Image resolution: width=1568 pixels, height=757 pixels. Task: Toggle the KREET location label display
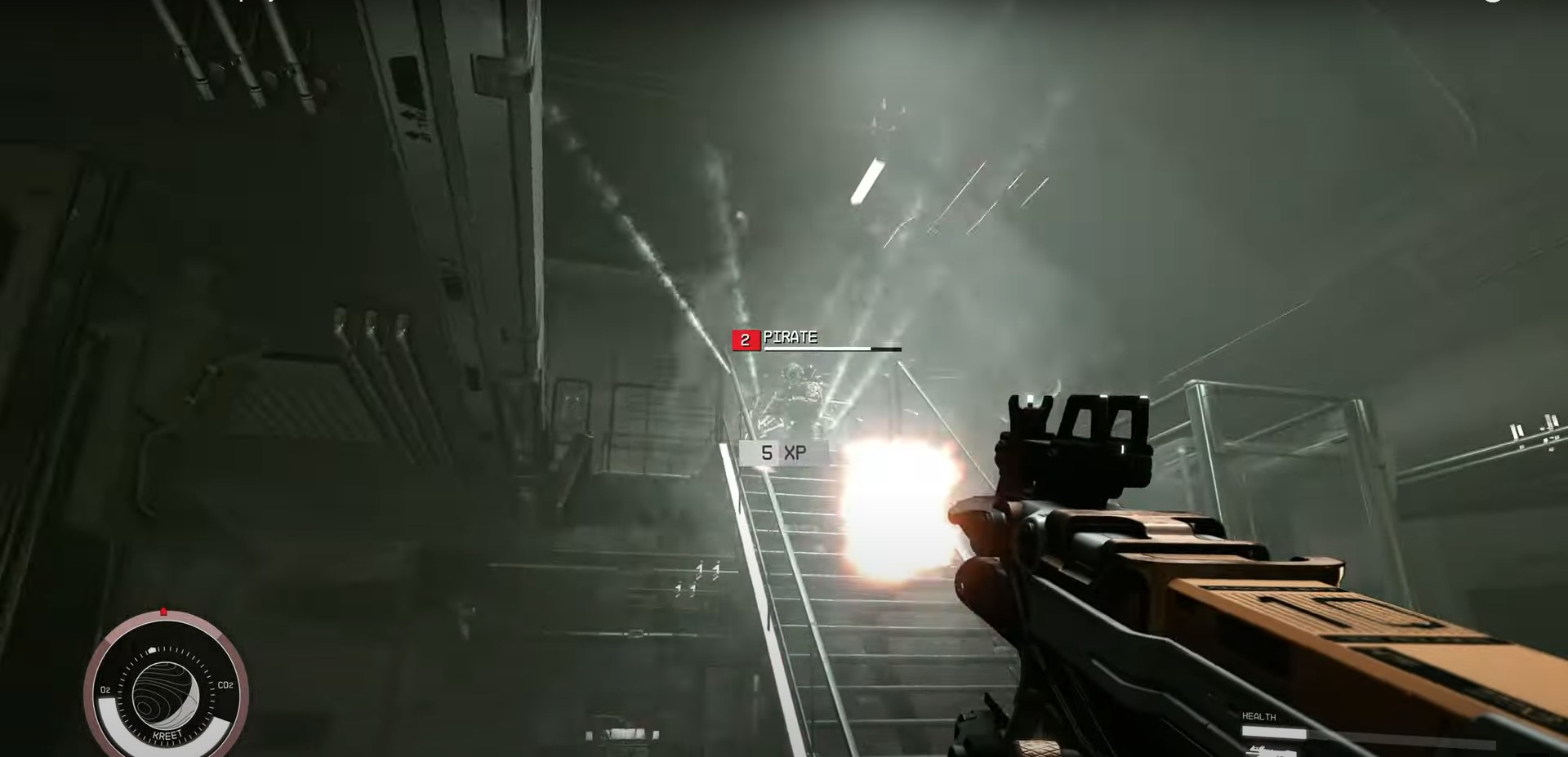[167, 734]
